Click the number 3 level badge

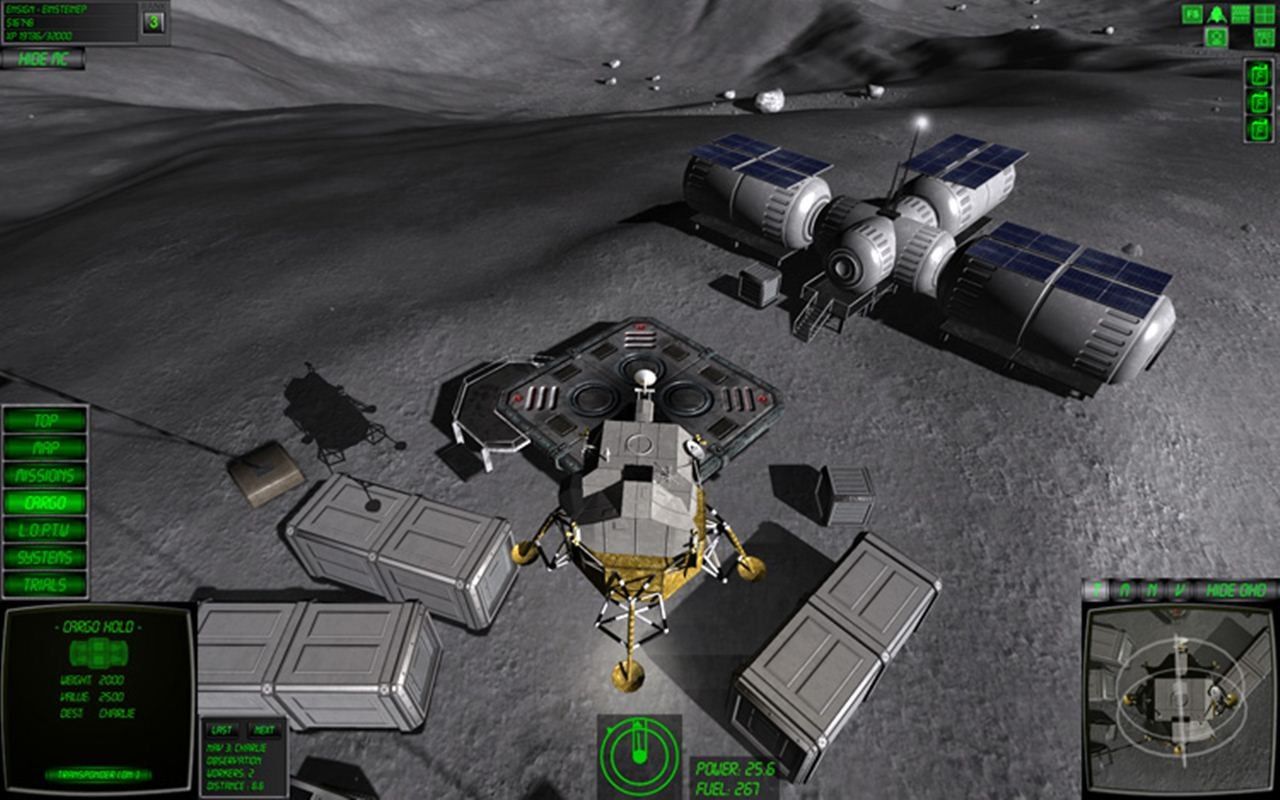pyautogui.click(x=153, y=22)
